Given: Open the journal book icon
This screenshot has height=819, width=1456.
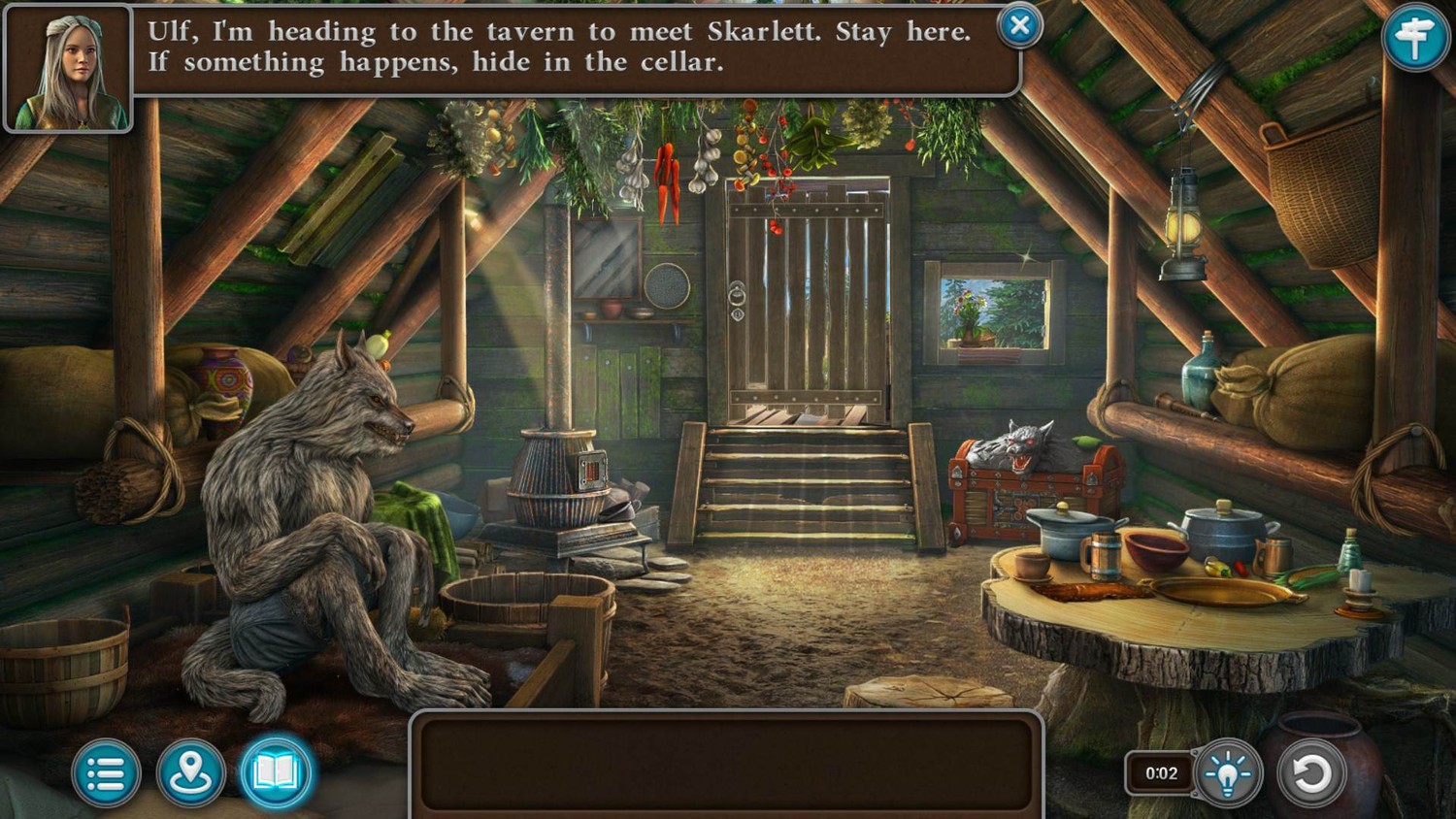Looking at the screenshot, I should (x=276, y=773).
